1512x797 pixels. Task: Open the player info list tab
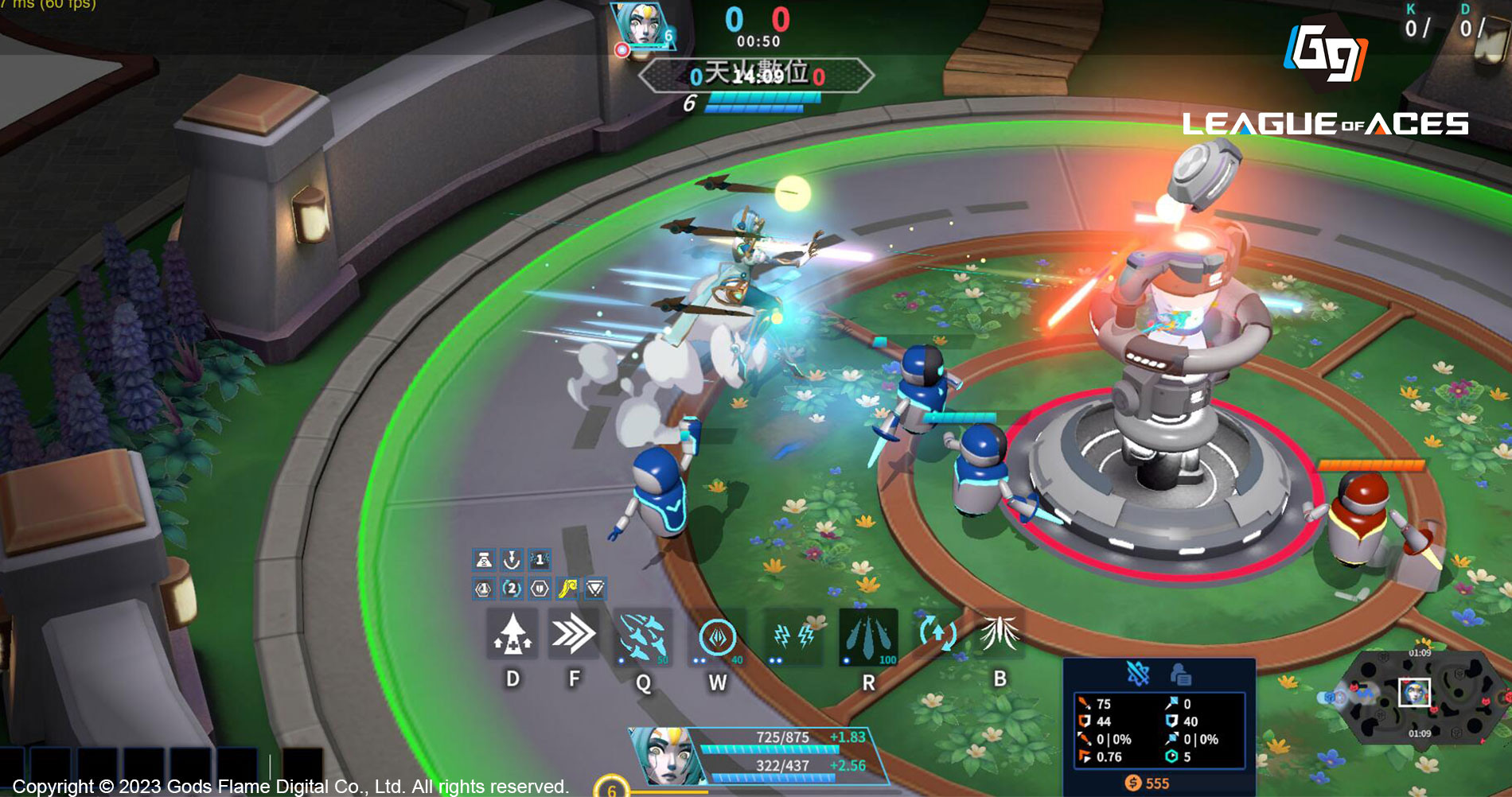pos(1180,675)
